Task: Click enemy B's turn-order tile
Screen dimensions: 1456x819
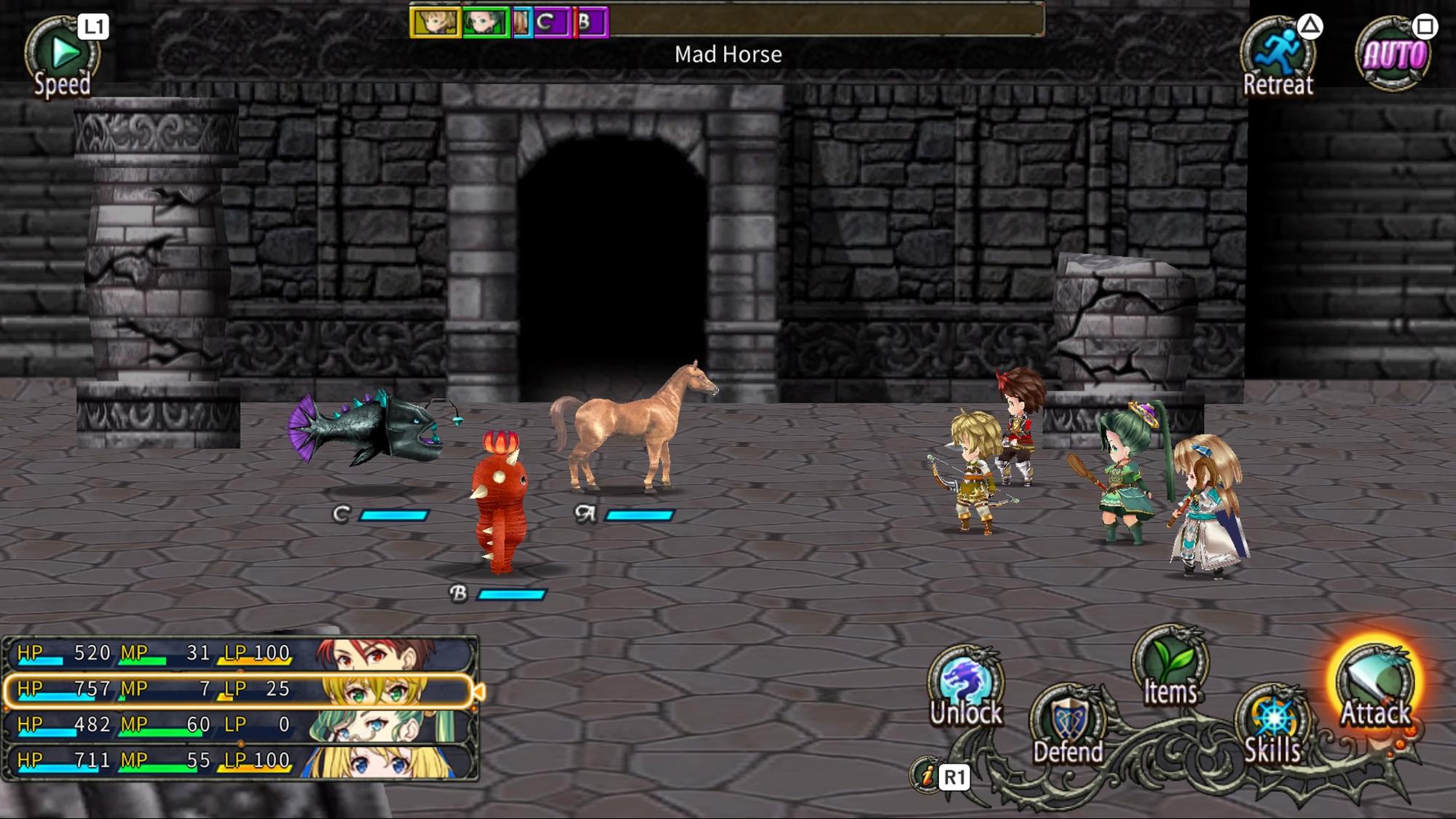Action: click(590, 23)
